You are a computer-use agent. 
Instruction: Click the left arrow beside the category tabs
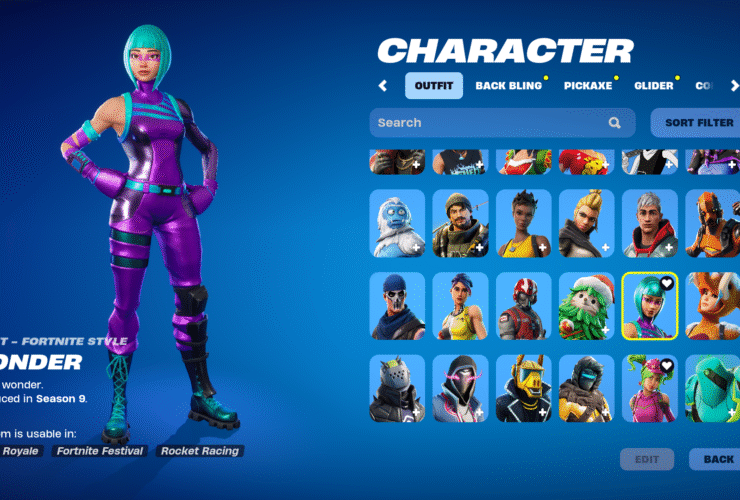click(383, 86)
